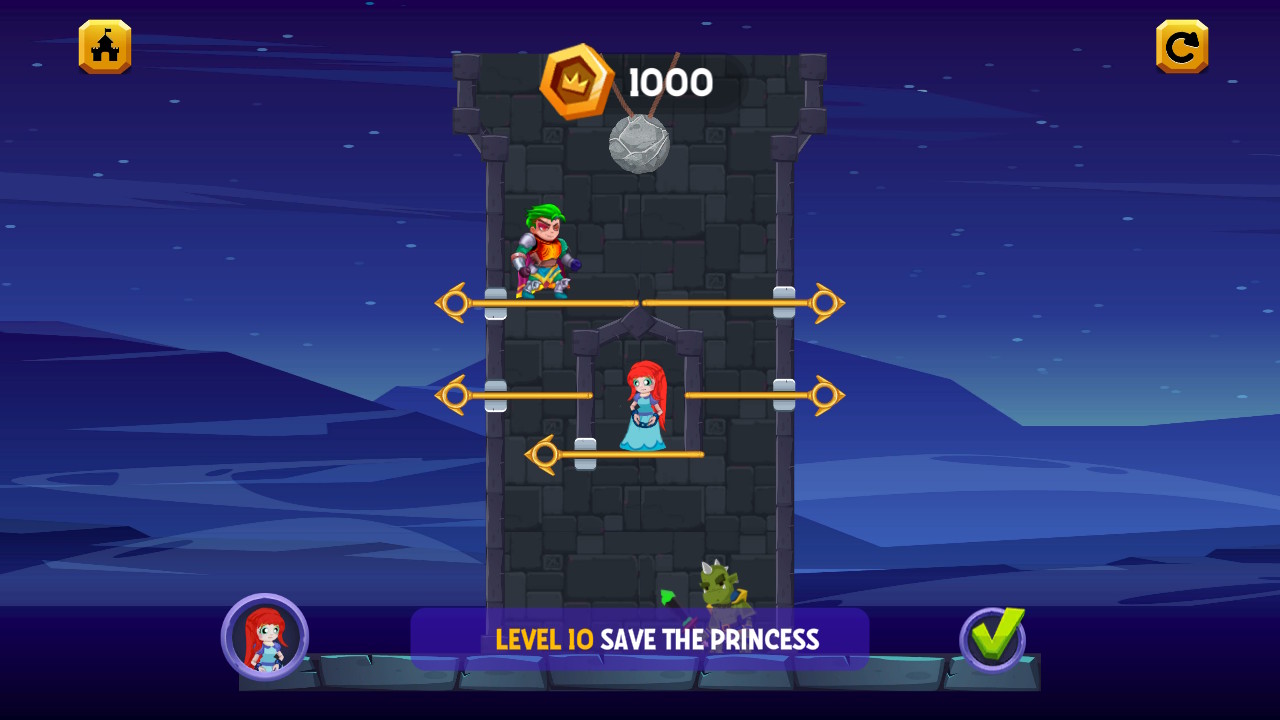This screenshot has width=1280, height=720.
Task: Pull the top-left golden pin arrow
Action: [x=455, y=302]
